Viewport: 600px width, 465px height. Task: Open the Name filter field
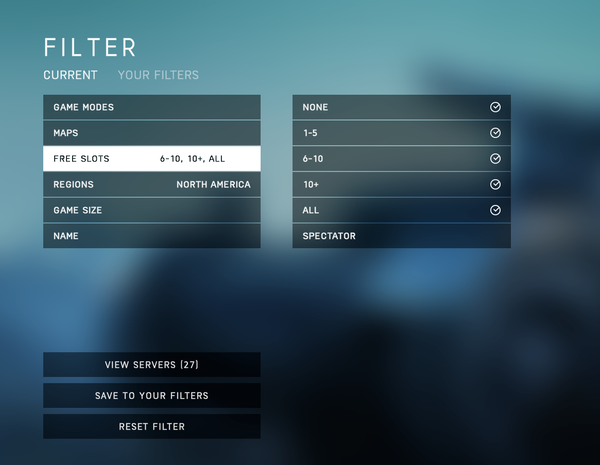pyautogui.click(x=151, y=236)
